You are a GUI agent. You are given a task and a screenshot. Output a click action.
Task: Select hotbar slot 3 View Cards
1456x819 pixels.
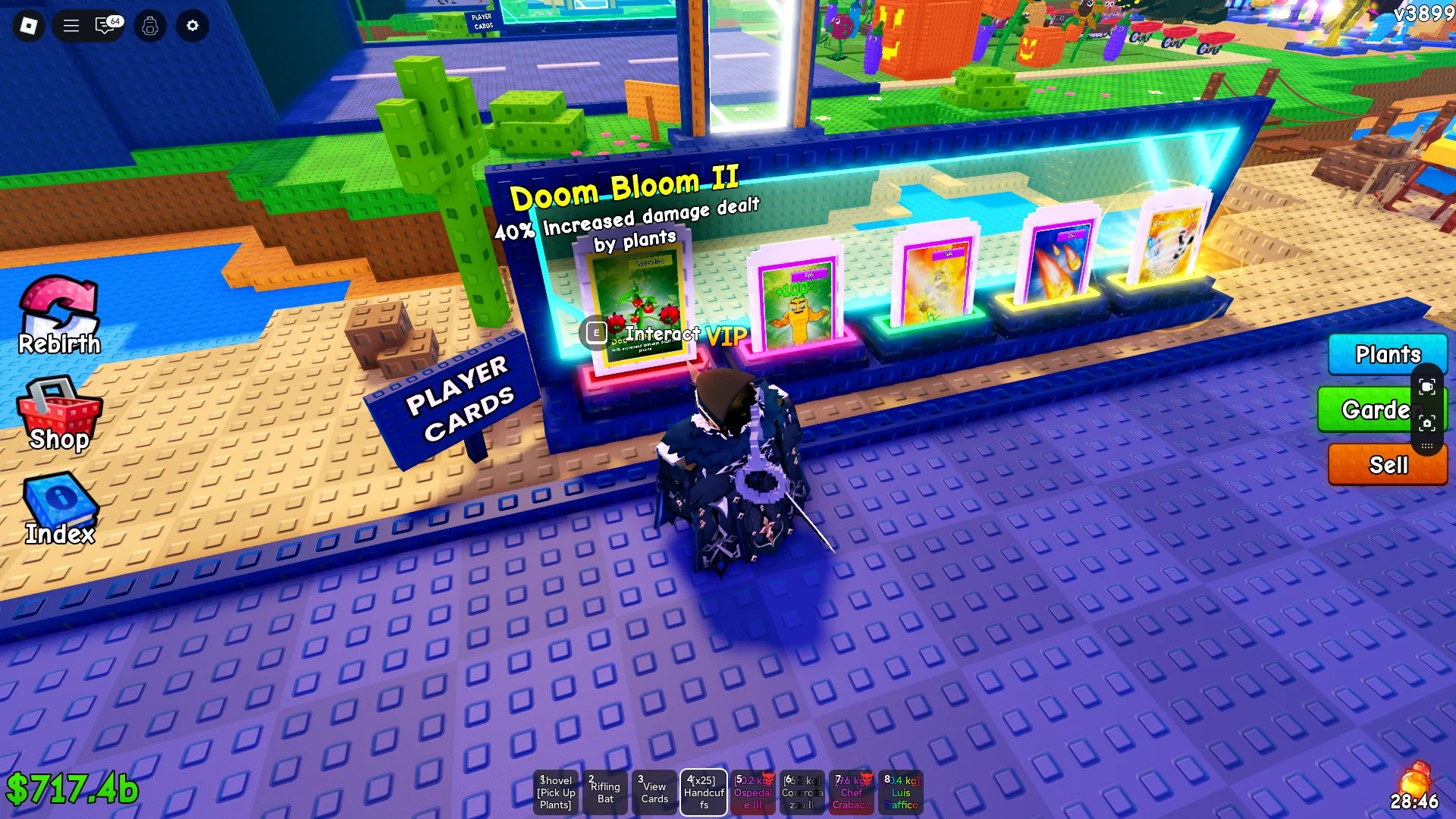[x=654, y=792]
